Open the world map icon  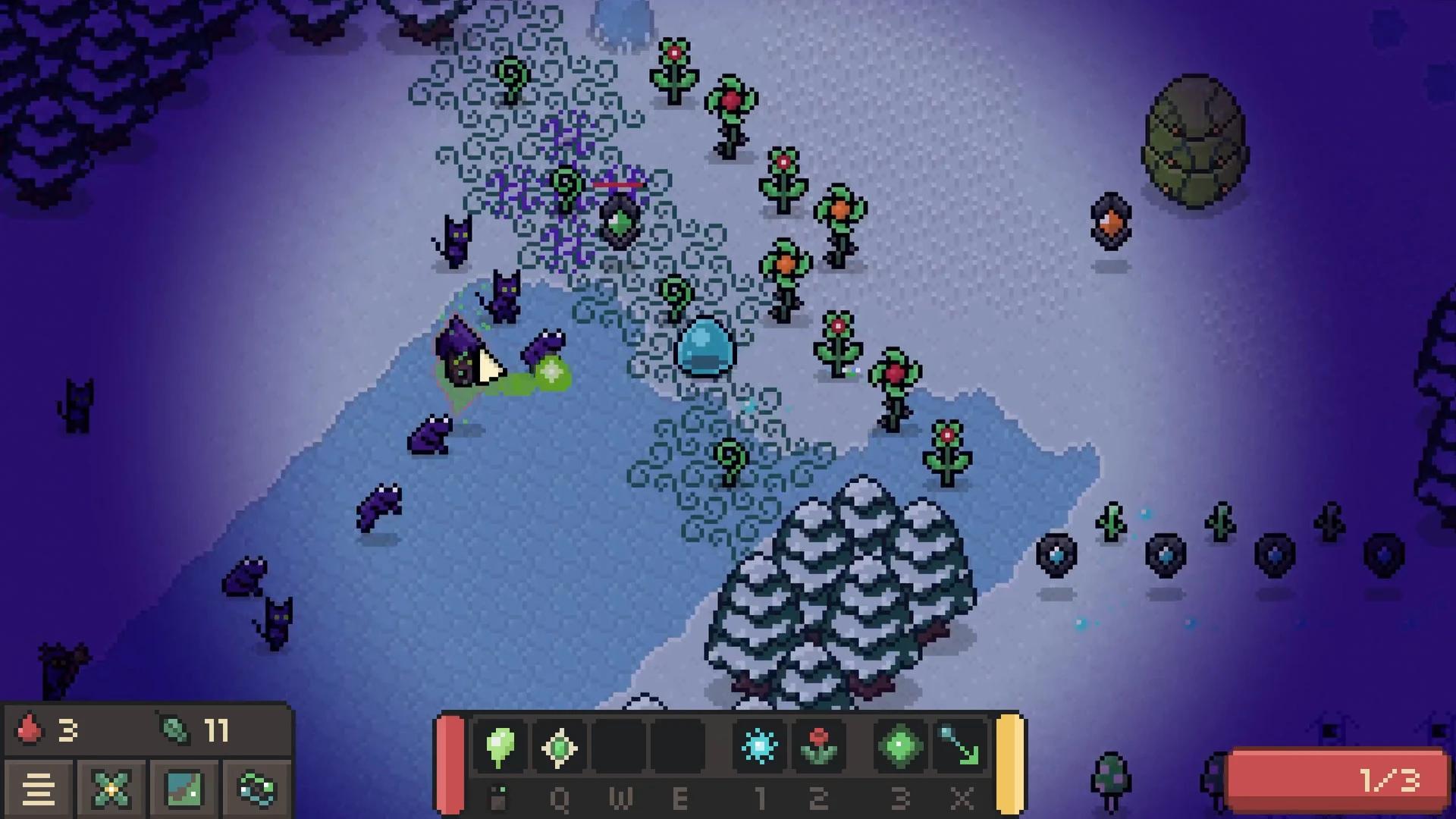180,789
